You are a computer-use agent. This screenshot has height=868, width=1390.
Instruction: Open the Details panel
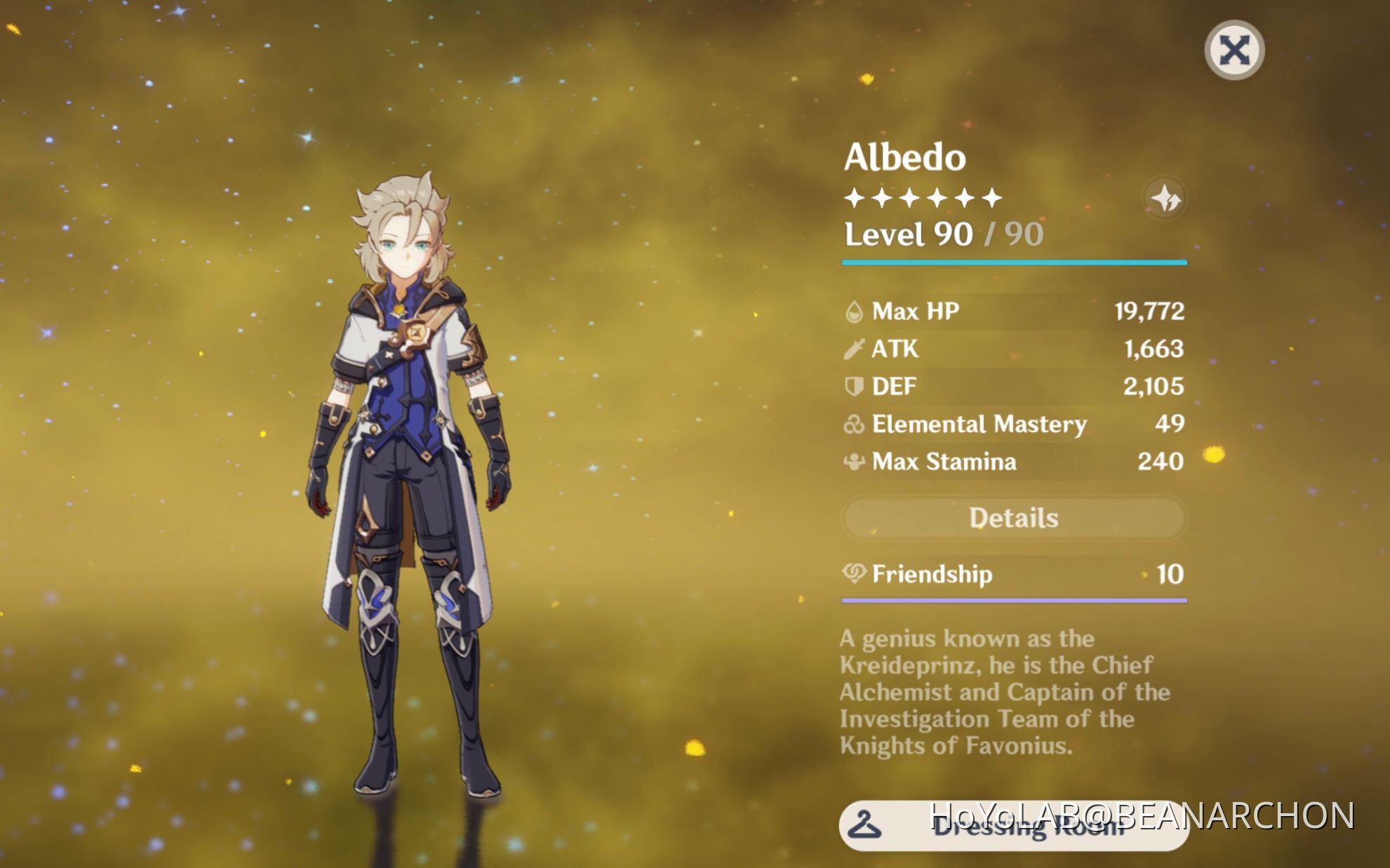point(1013,518)
